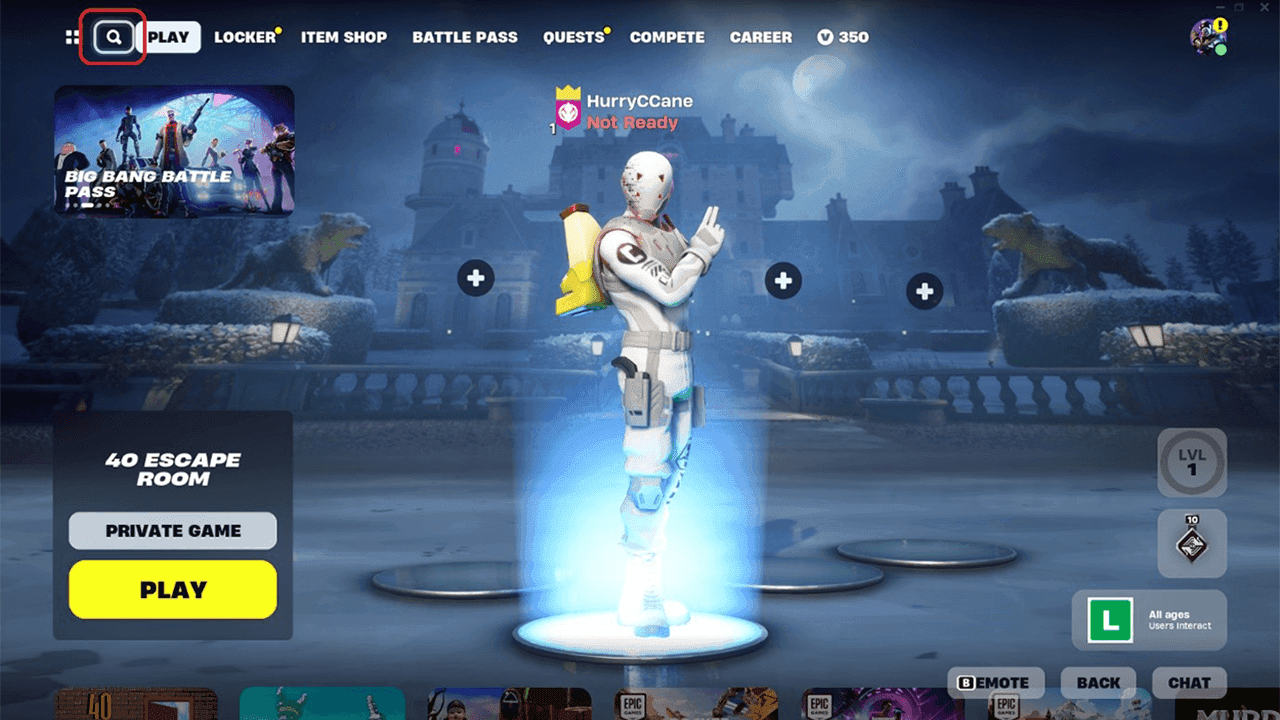
Task: Open the profile avatar menu
Action: pos(1207,37)
